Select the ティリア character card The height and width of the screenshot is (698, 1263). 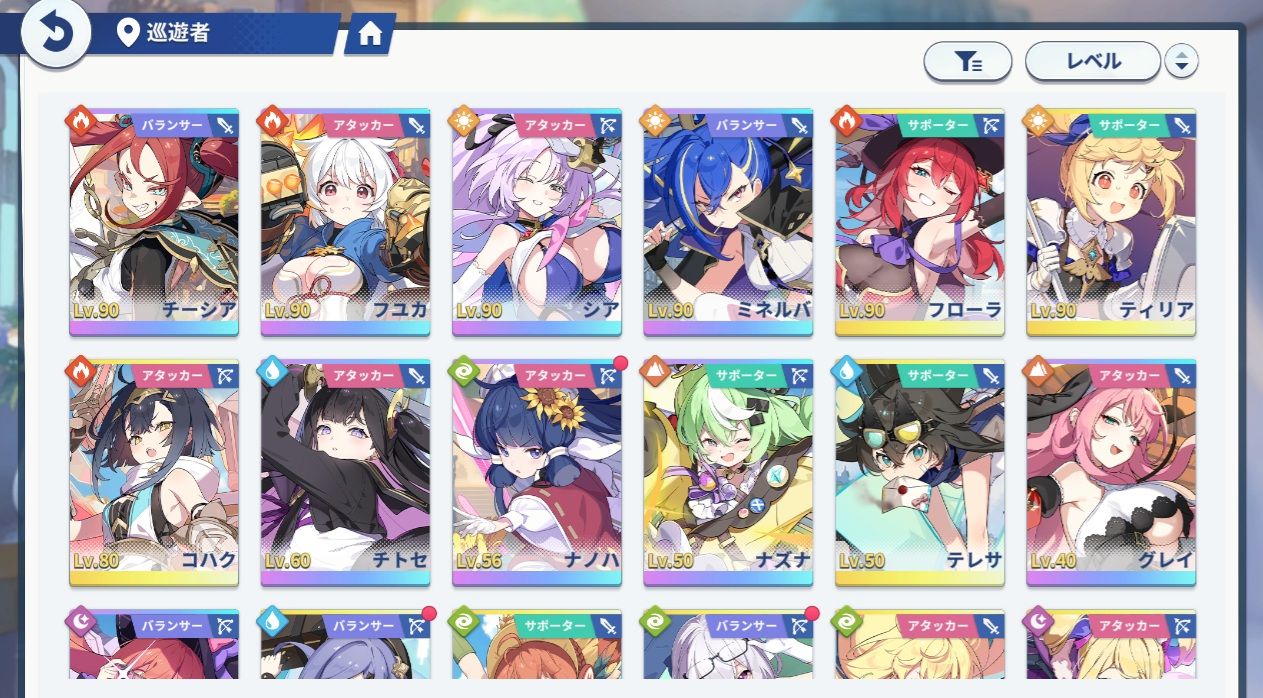[x=1110, y=220]
